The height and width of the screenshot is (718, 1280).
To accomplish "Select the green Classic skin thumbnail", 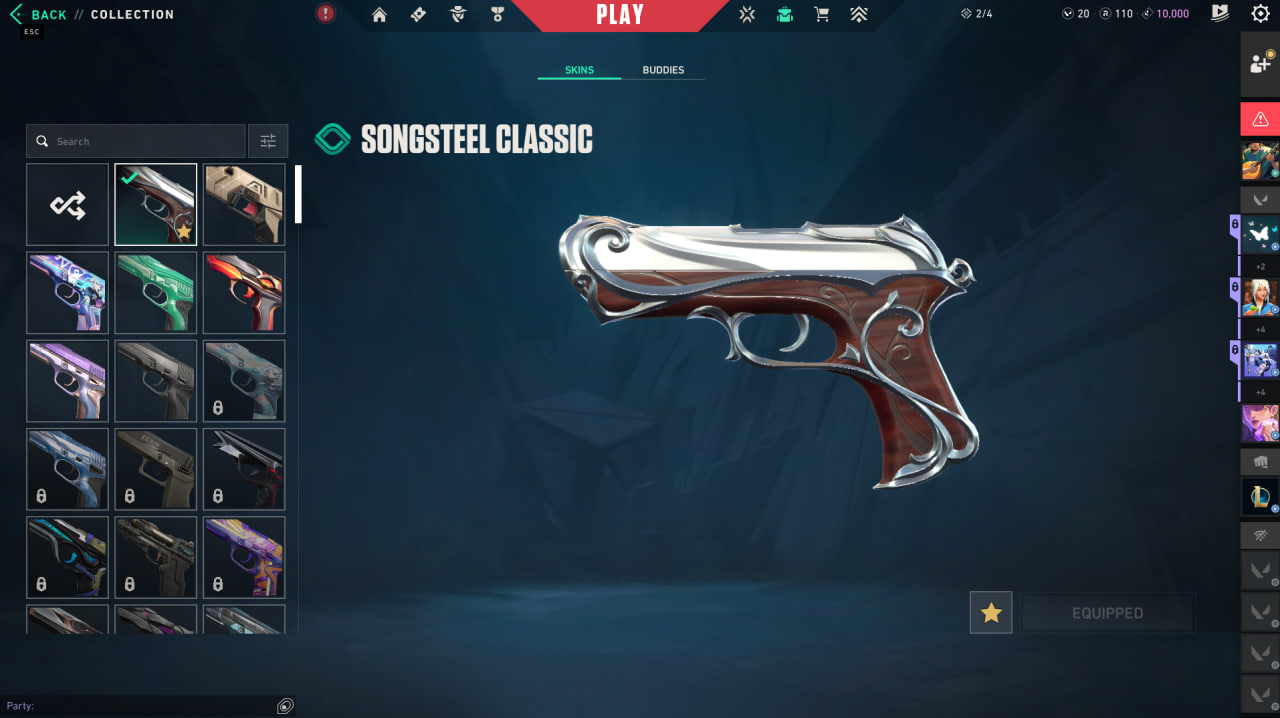I will pyautogui.click(x=155, y=292).
